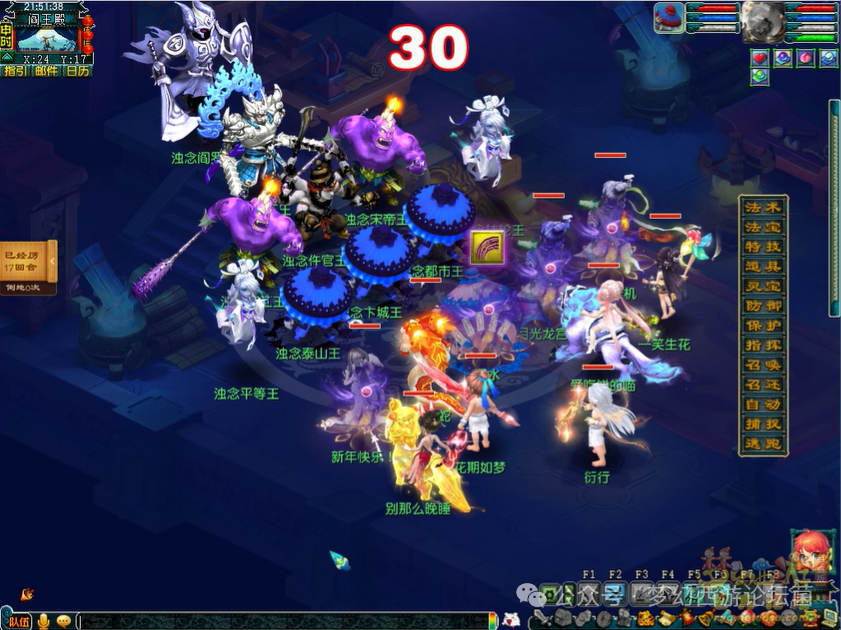Select the 召还 recall command
Screen dimensions: 841x630
pos(763,385)
